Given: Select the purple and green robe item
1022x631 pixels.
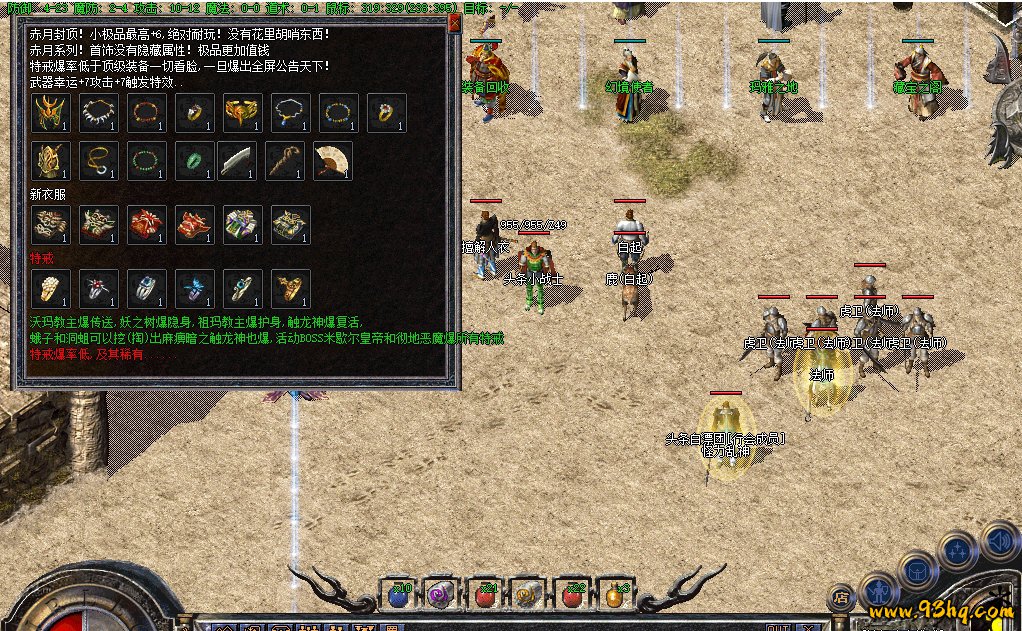Looking at the screenshot, I should tap(242, 225).
